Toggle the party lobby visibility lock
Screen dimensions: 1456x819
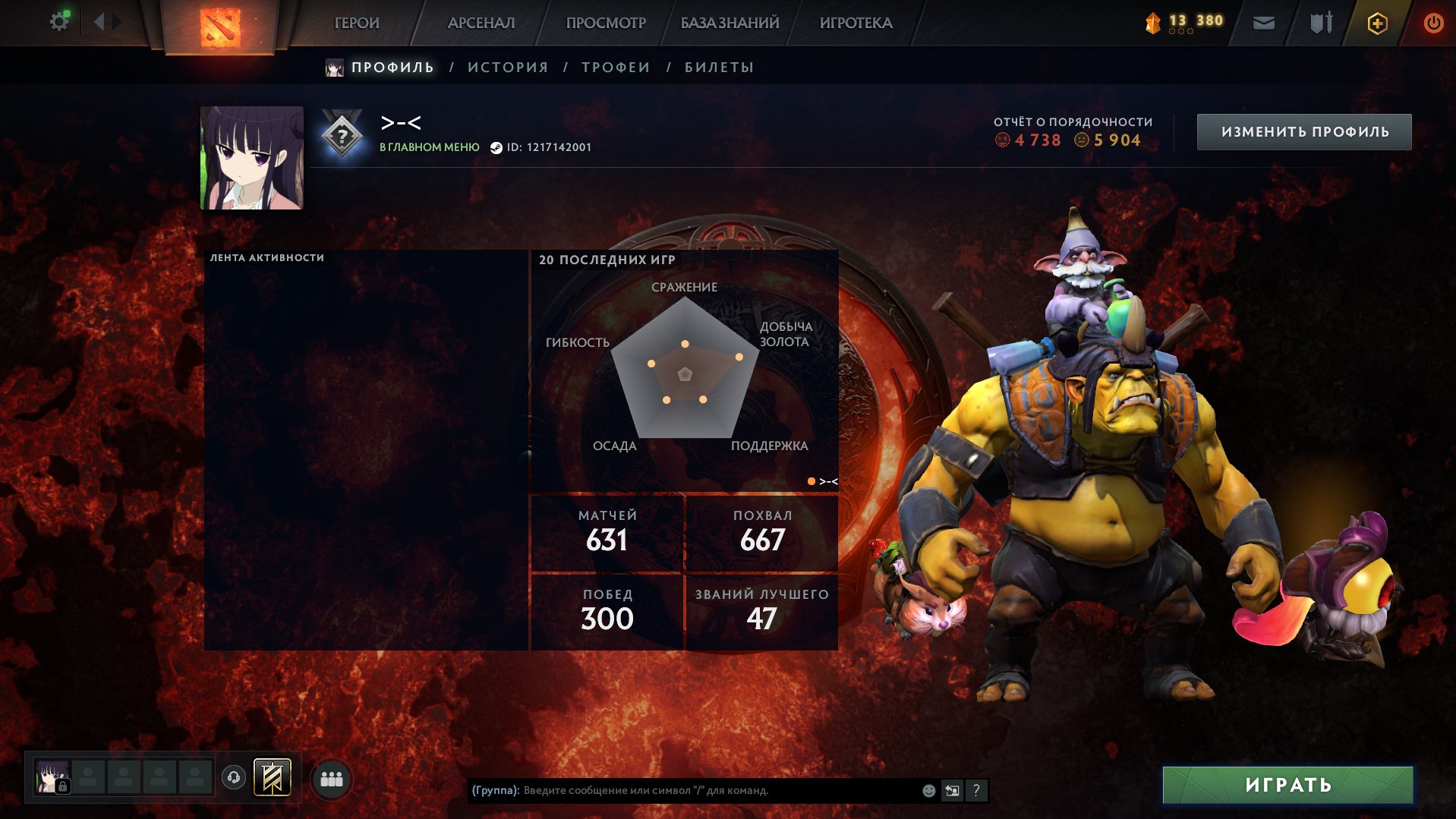pos(61,785)
